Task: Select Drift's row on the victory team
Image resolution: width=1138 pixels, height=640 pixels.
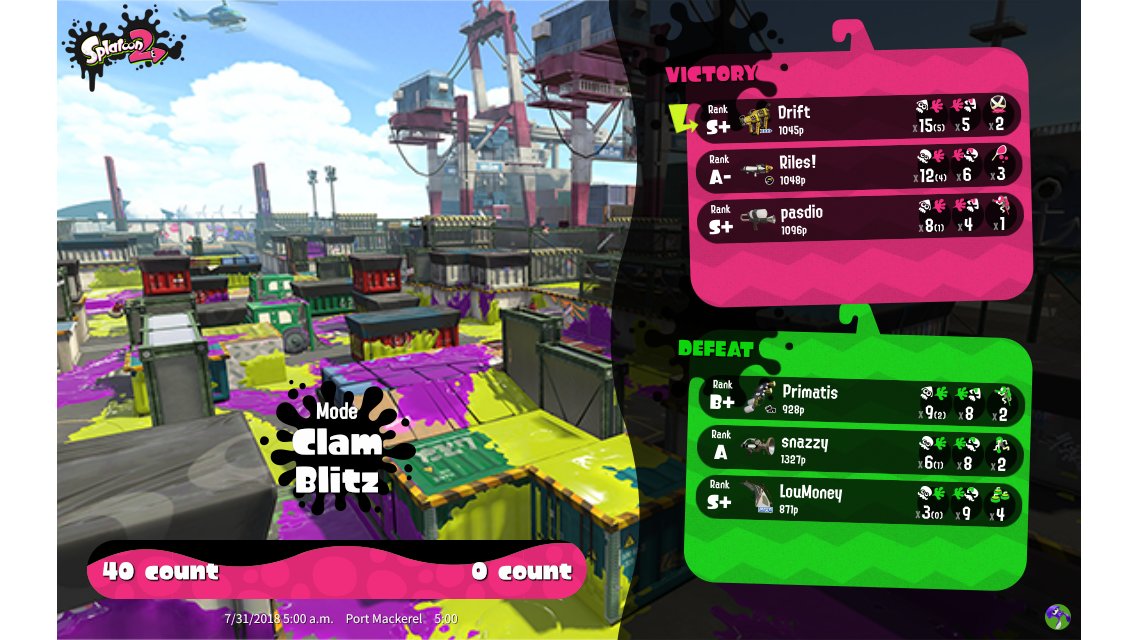Action: tap(860, 118)
